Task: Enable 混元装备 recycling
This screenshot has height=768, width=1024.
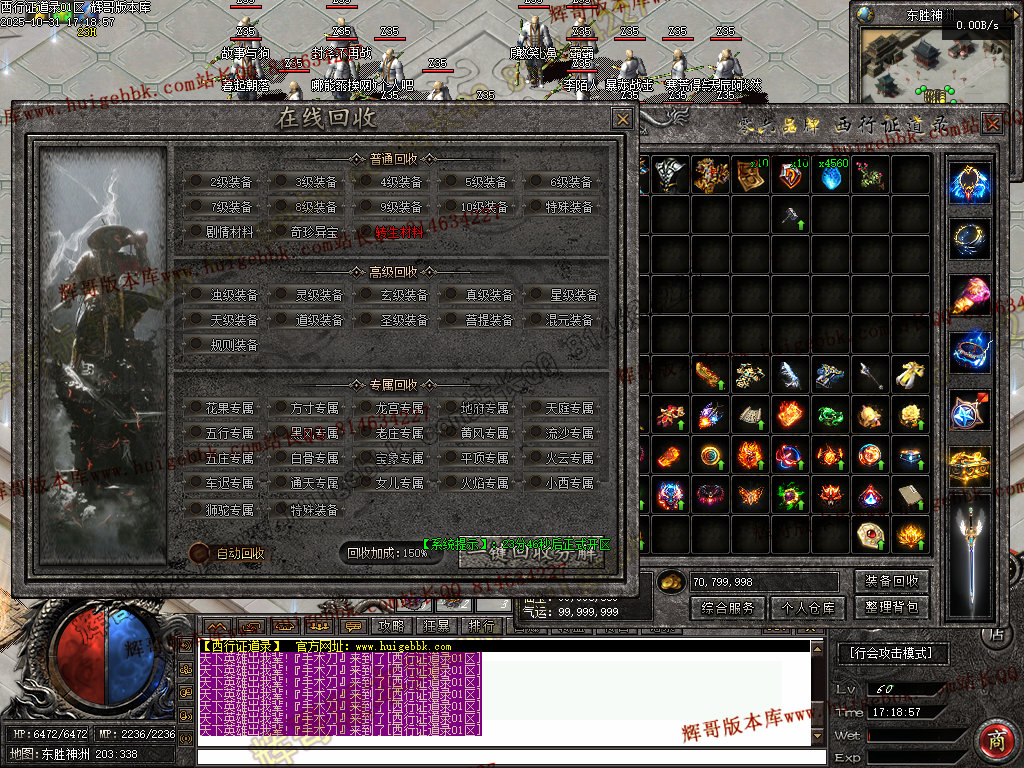Action: pos(535,320)
